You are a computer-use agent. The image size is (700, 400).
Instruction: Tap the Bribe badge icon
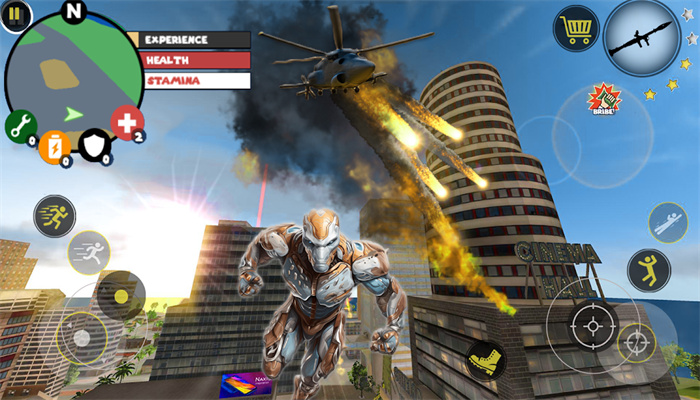(x=604, y=99)
